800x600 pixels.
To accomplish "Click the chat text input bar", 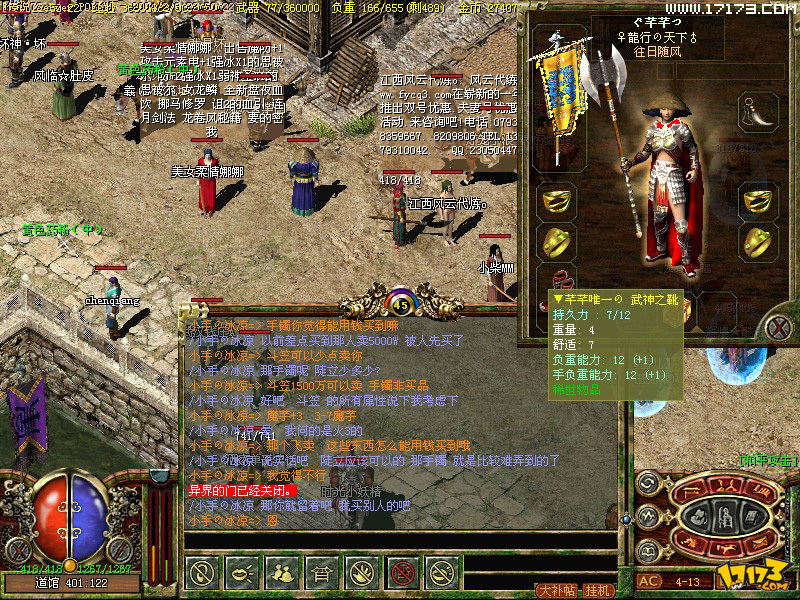I will [400, 541].
